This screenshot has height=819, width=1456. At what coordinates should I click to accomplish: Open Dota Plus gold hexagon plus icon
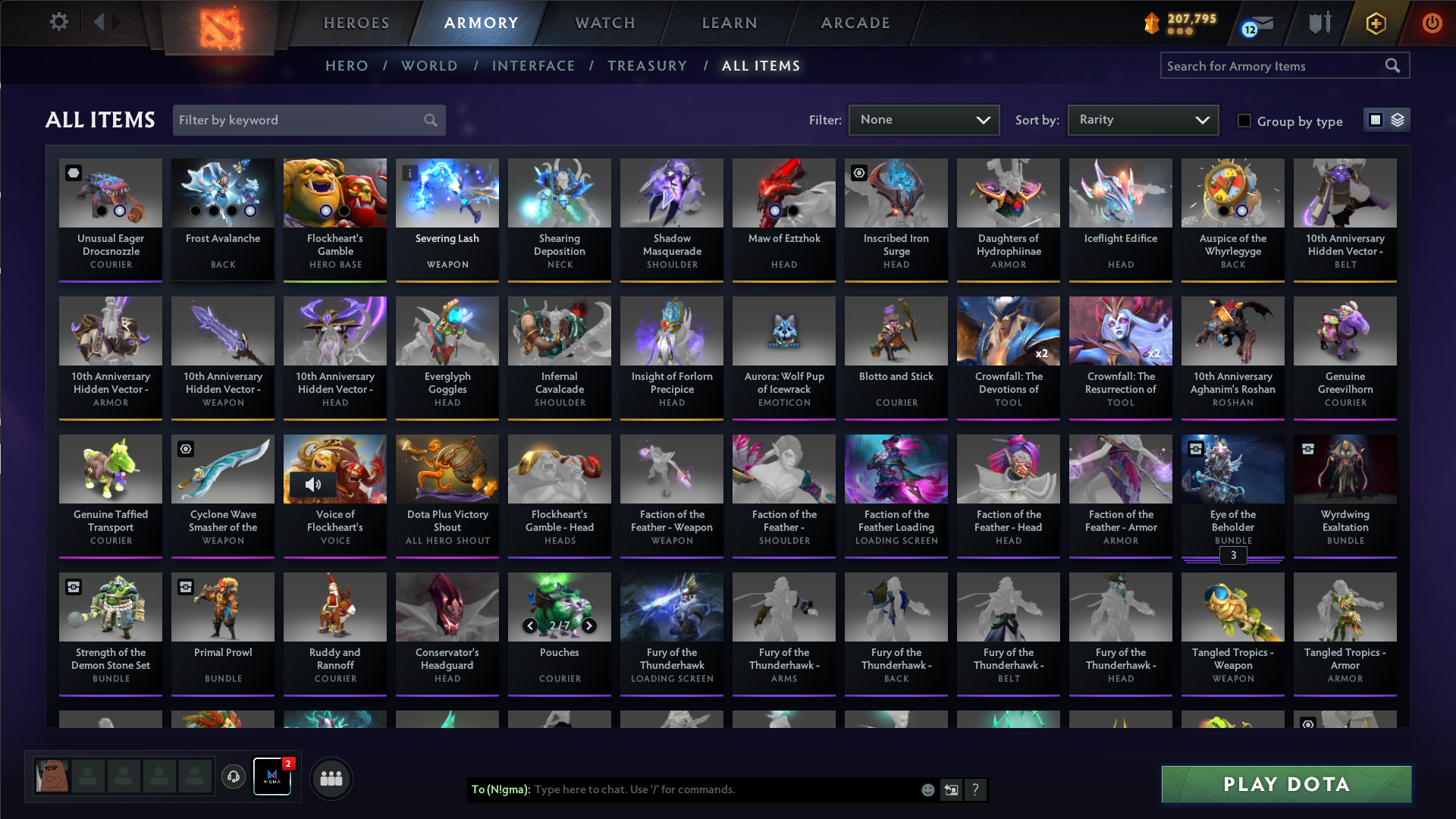click(x=1375, y=23)
